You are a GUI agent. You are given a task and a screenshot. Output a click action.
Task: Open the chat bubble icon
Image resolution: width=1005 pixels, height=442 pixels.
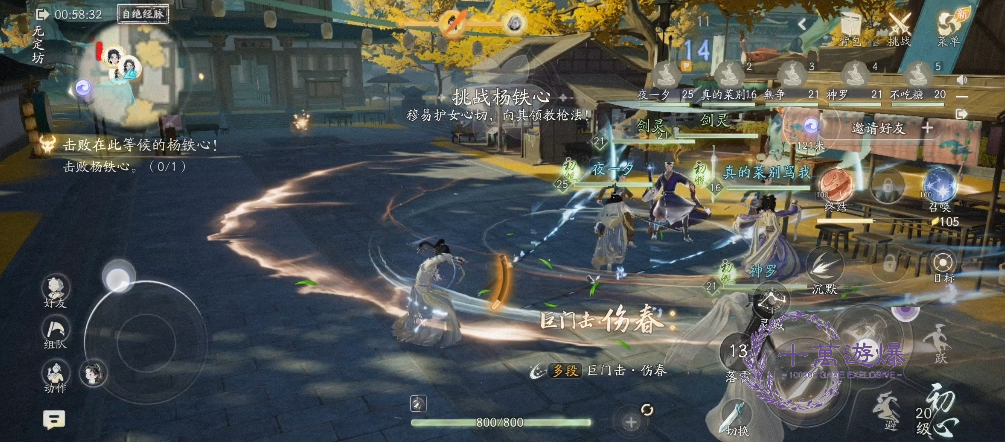(x=54, y=420)
